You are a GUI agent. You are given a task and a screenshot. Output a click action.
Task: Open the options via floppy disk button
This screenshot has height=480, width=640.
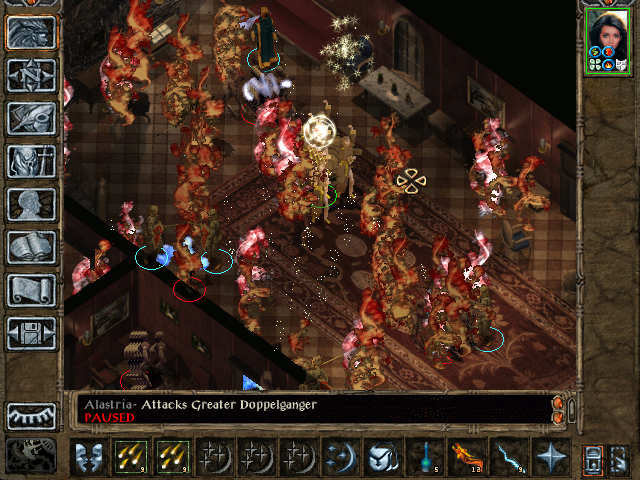[31, 333]
